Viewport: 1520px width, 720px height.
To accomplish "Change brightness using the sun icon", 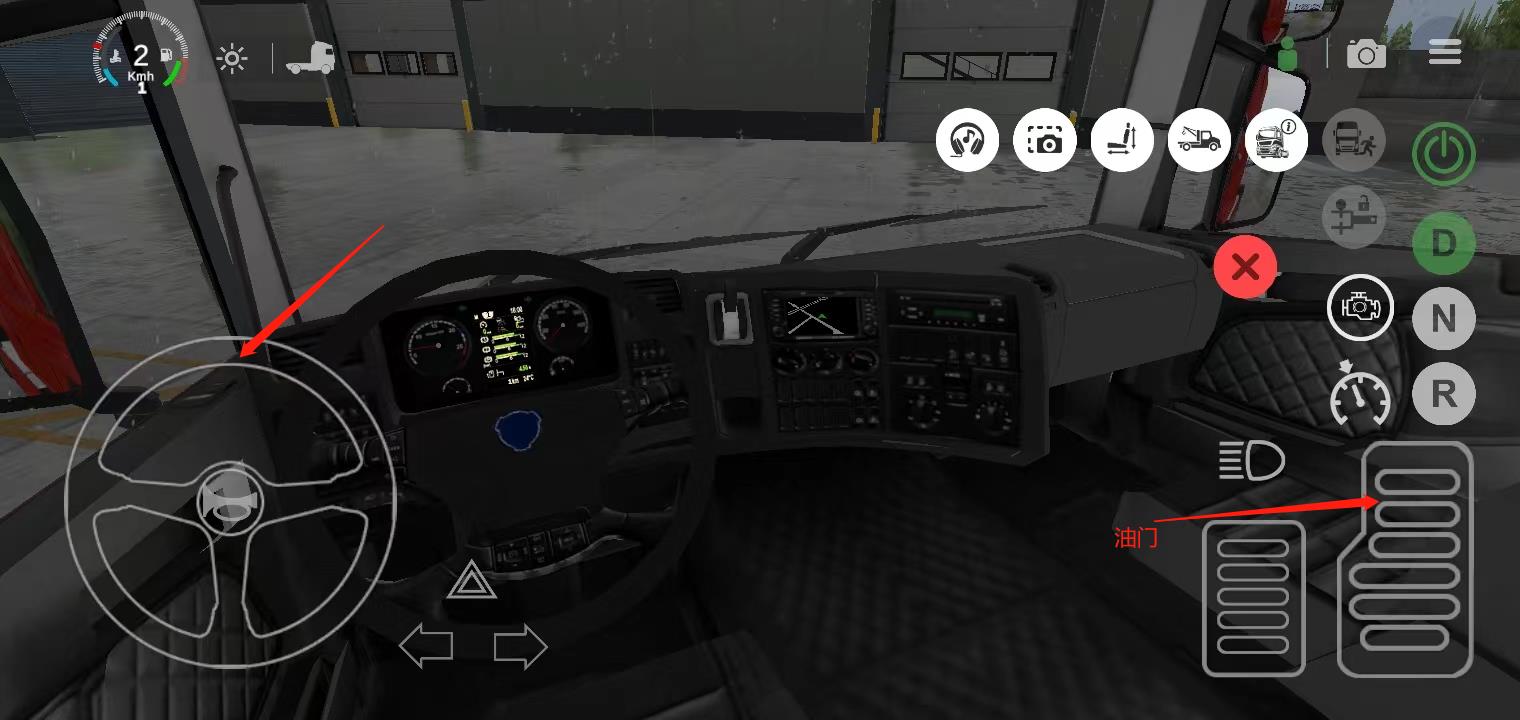I will 231,57.
